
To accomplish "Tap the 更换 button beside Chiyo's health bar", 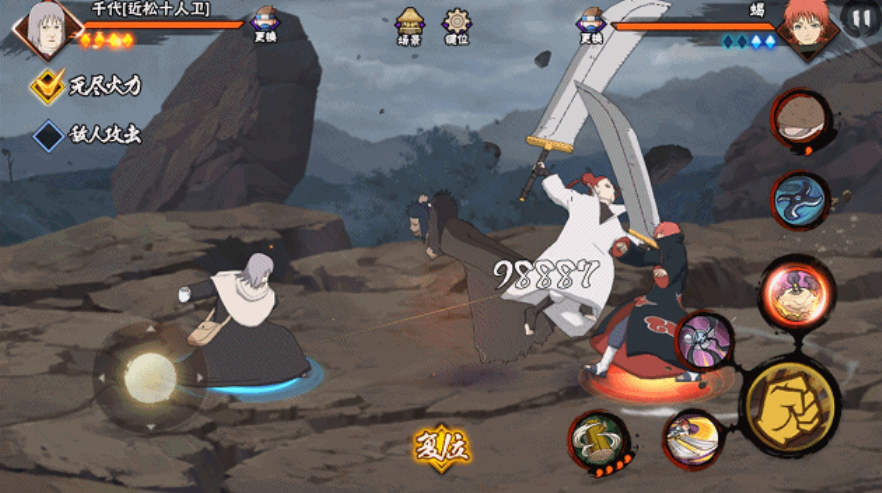I will click(x=265, y=24).
